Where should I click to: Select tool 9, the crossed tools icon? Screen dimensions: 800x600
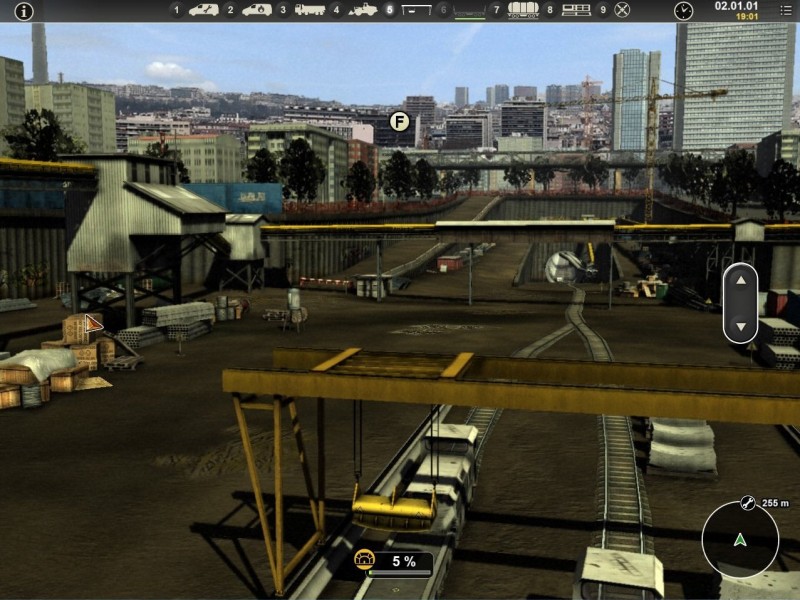[622, 10]
